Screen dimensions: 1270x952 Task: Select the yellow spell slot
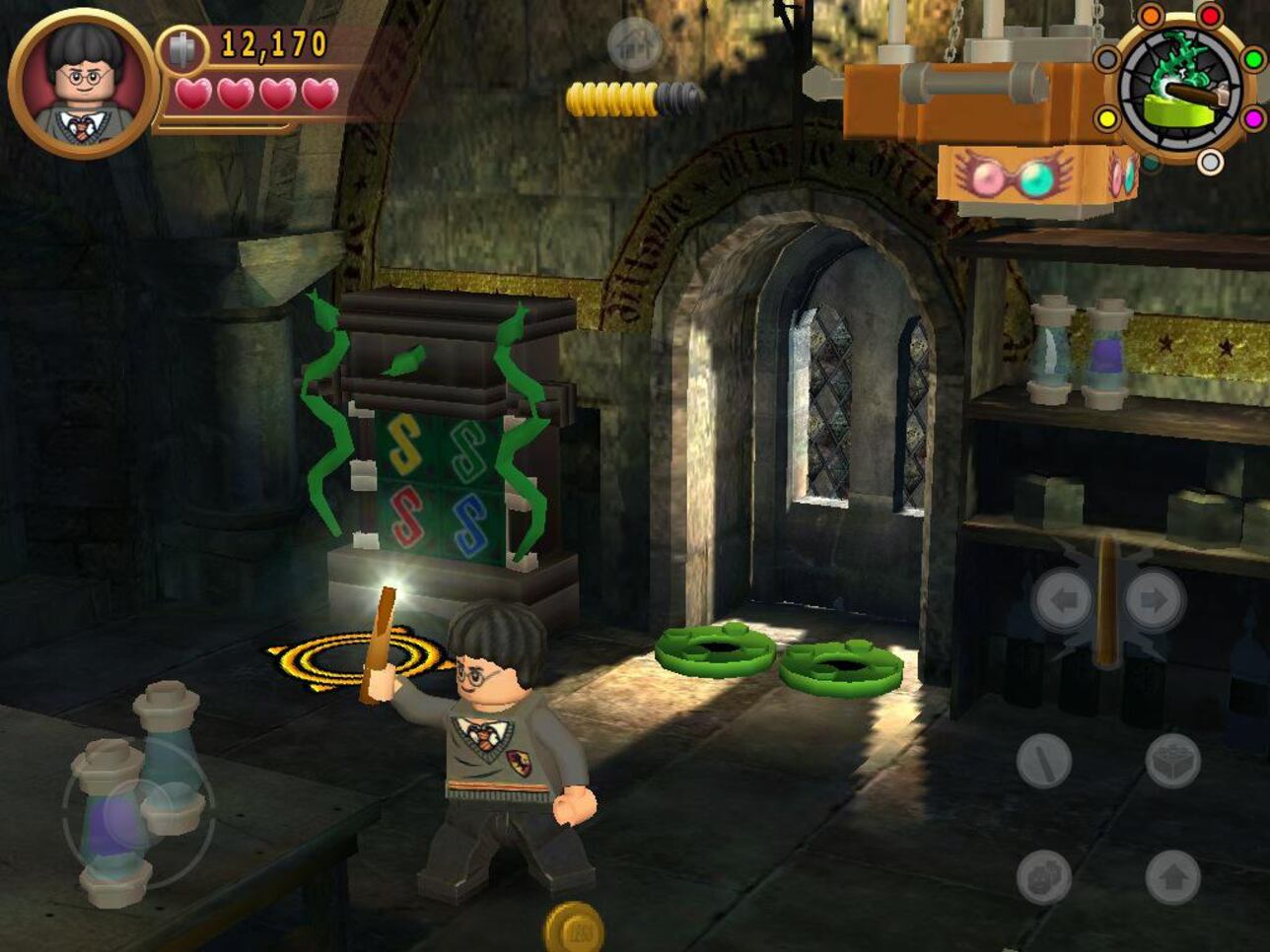coord(1106,117)
